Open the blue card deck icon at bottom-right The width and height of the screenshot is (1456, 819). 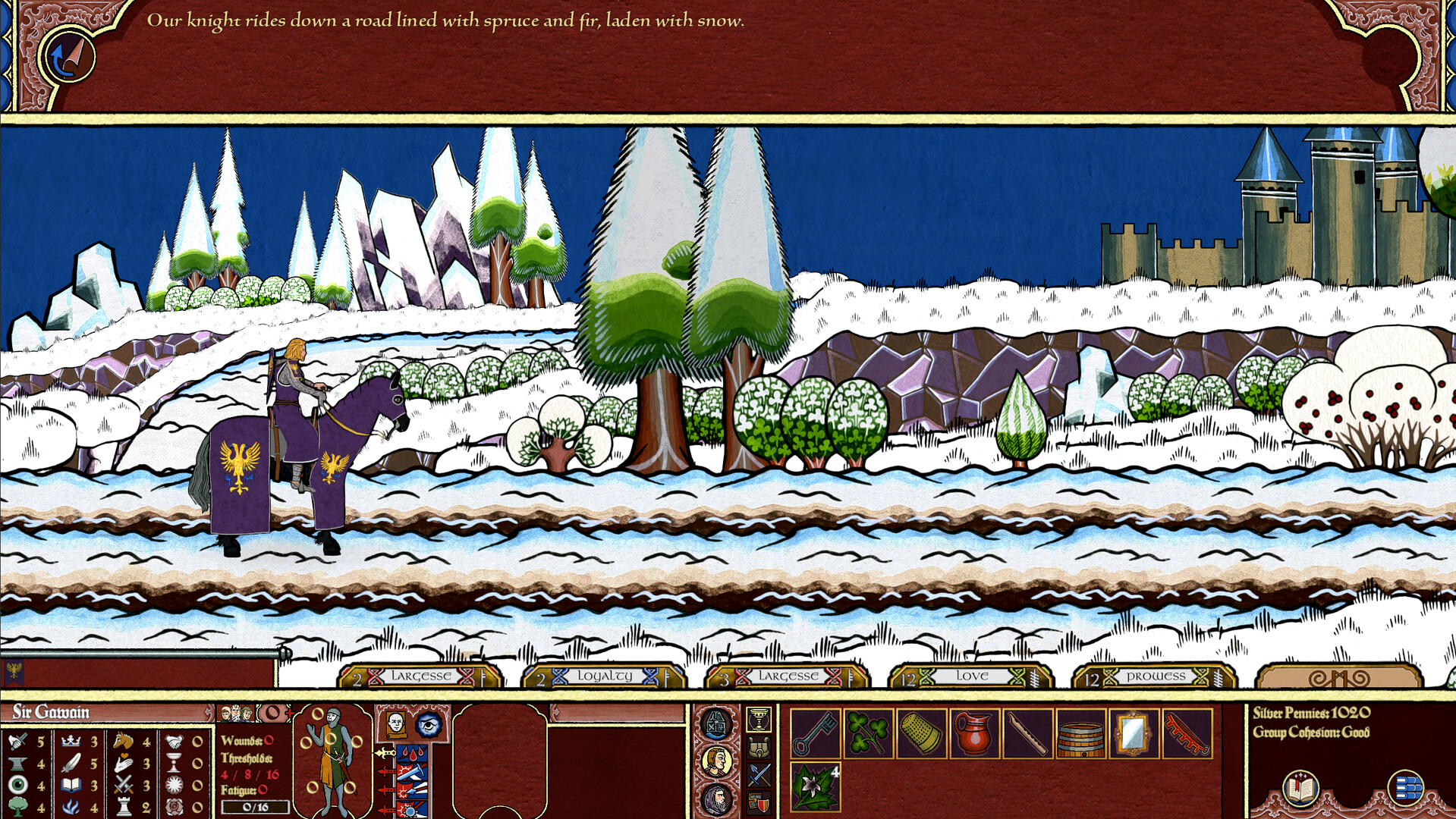click(x=1404, y=787)
